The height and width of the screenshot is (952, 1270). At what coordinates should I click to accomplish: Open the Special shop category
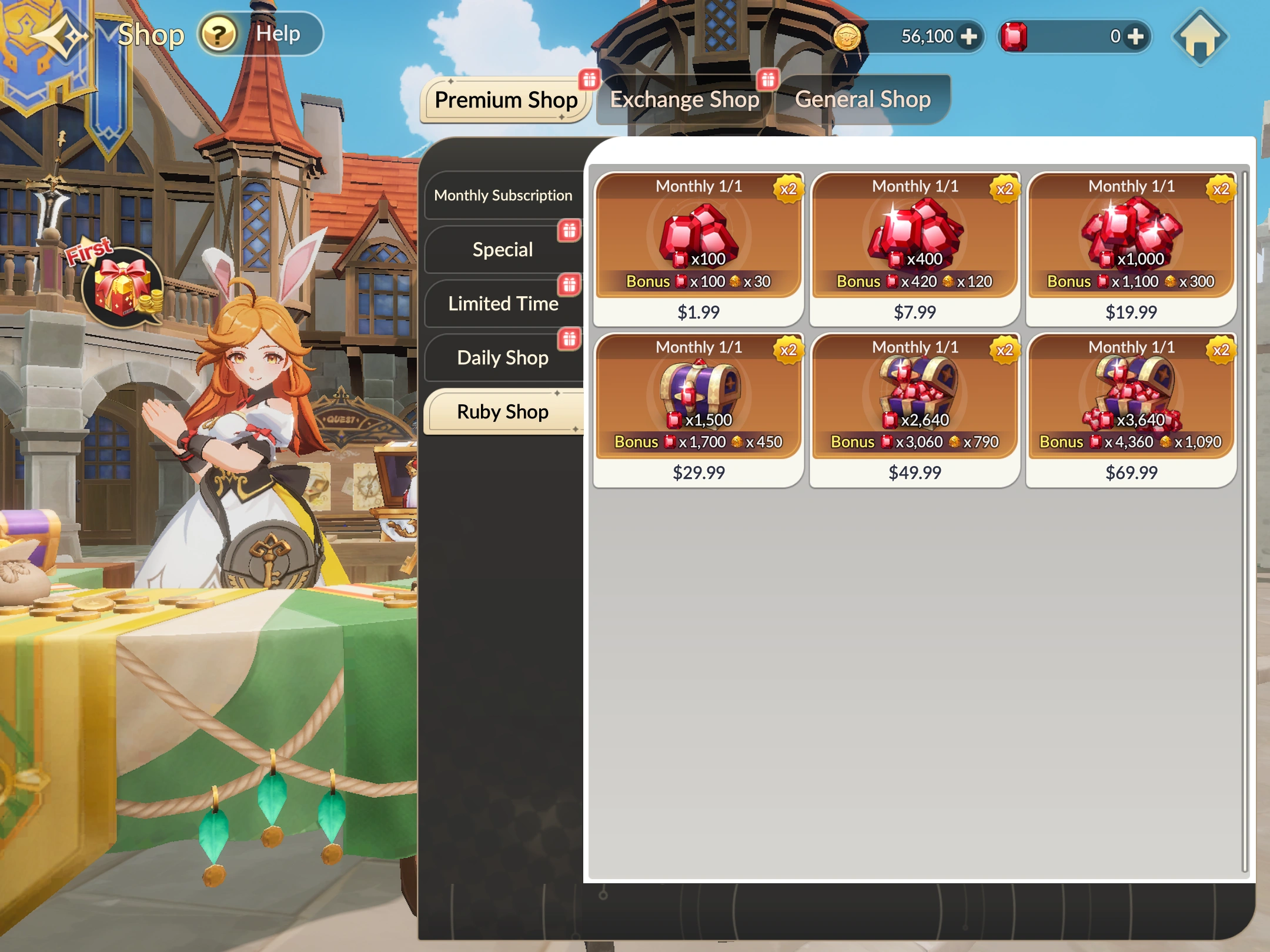[x=503, y=250]
